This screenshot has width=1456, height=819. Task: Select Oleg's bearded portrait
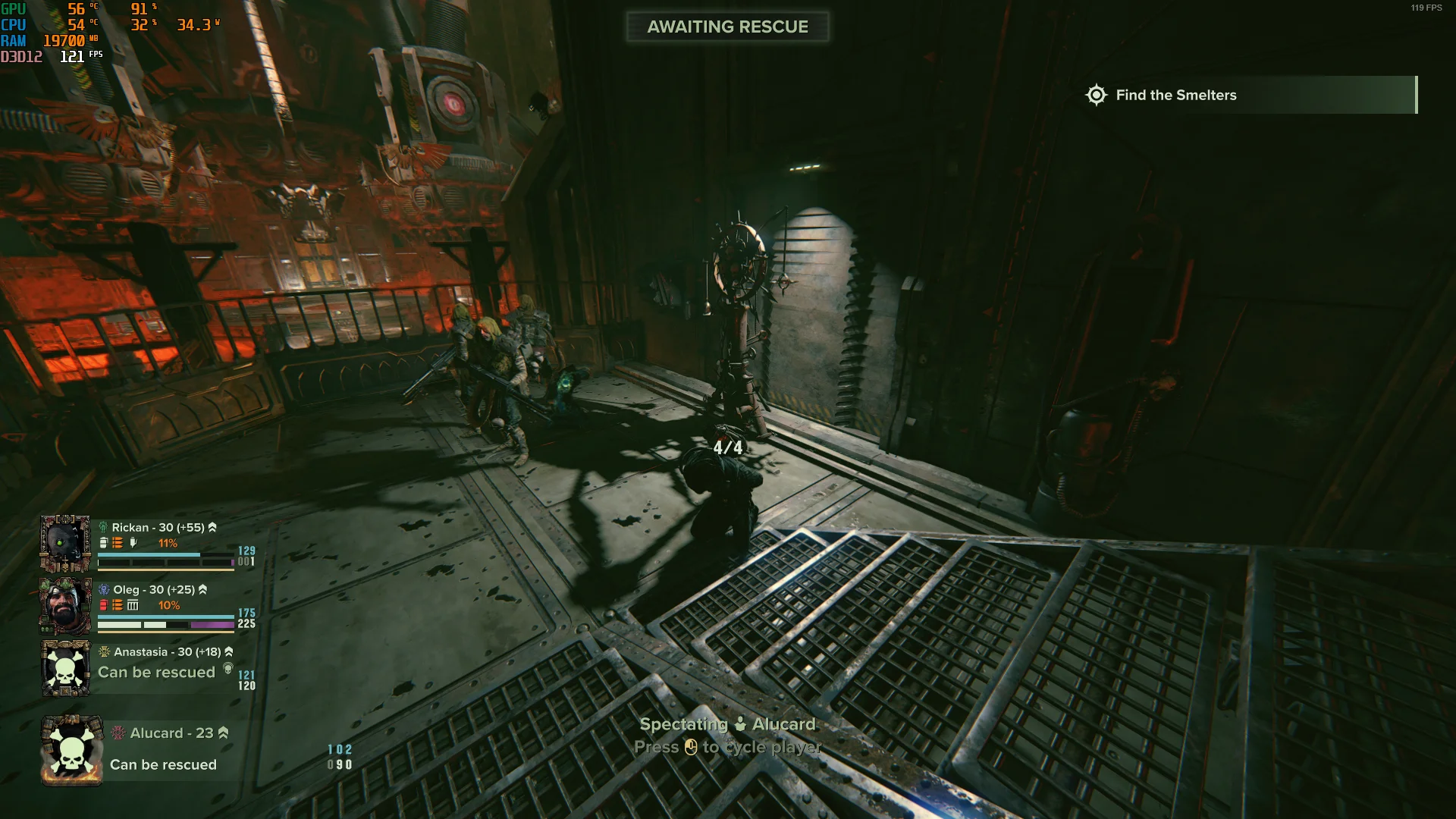[65, 606]
